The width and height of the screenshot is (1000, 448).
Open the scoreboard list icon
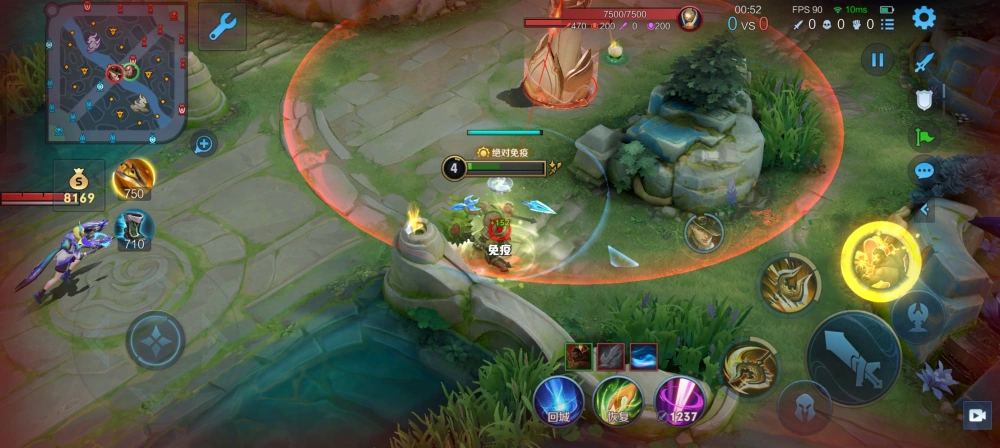(888, 24)
